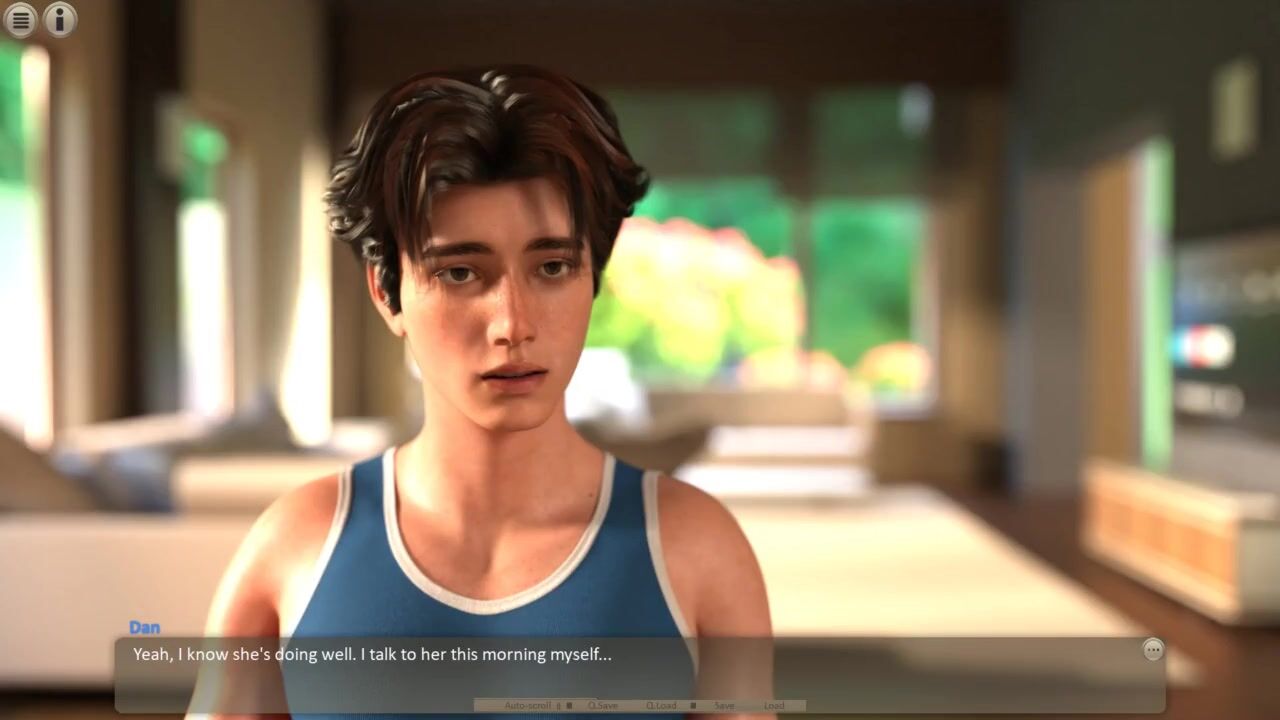
Task: Open the hamburger menu icon
Action: pyautogui.click(x=20, y=19)
